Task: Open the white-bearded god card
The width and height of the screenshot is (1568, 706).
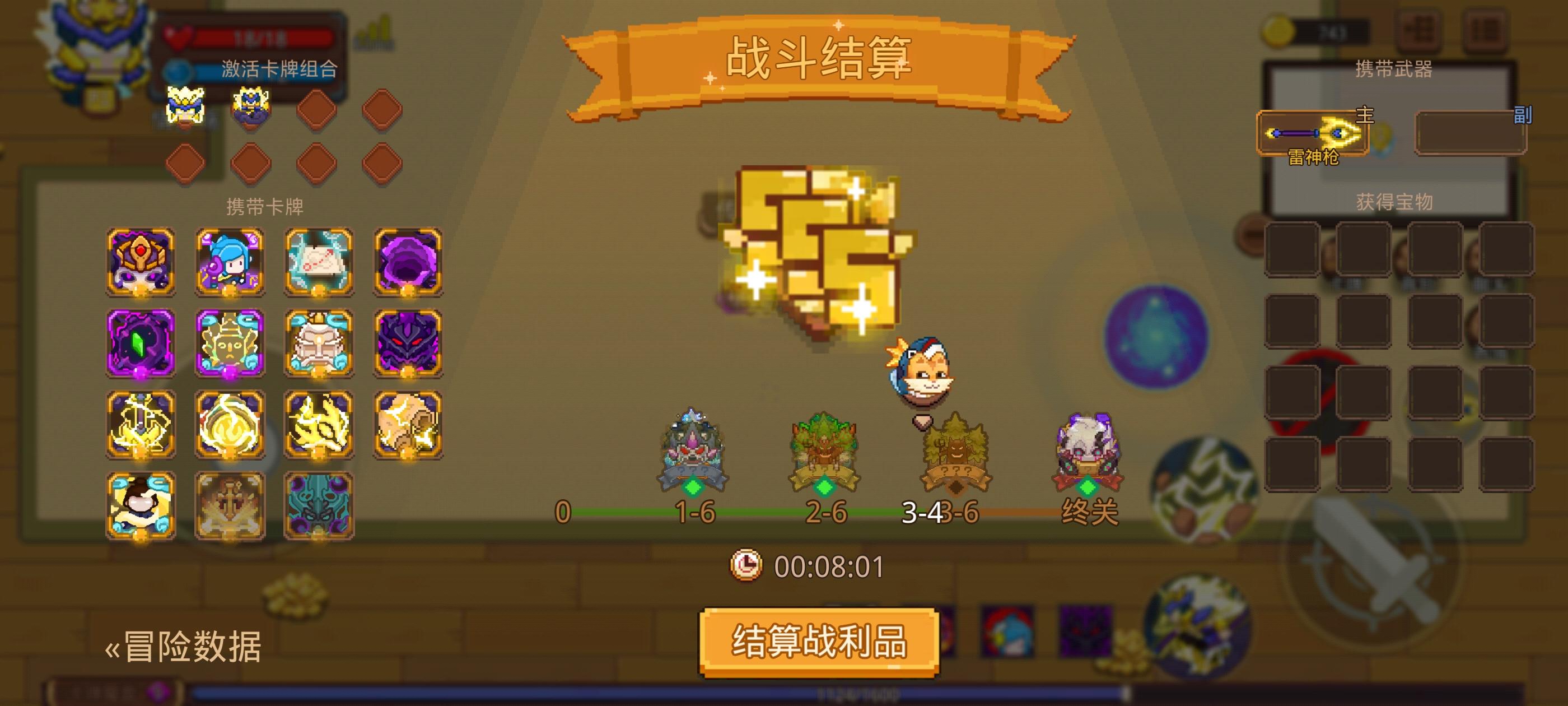Action: point(319,344)
